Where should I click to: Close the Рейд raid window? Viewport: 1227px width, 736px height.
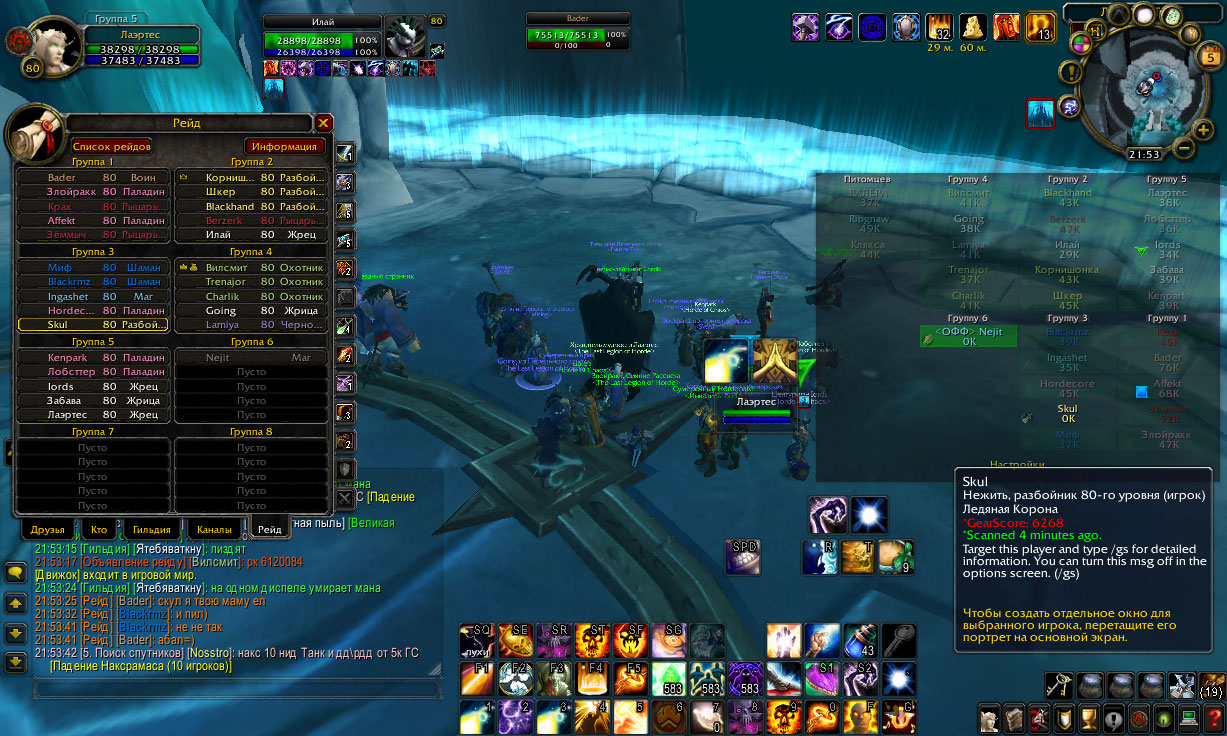323,123
